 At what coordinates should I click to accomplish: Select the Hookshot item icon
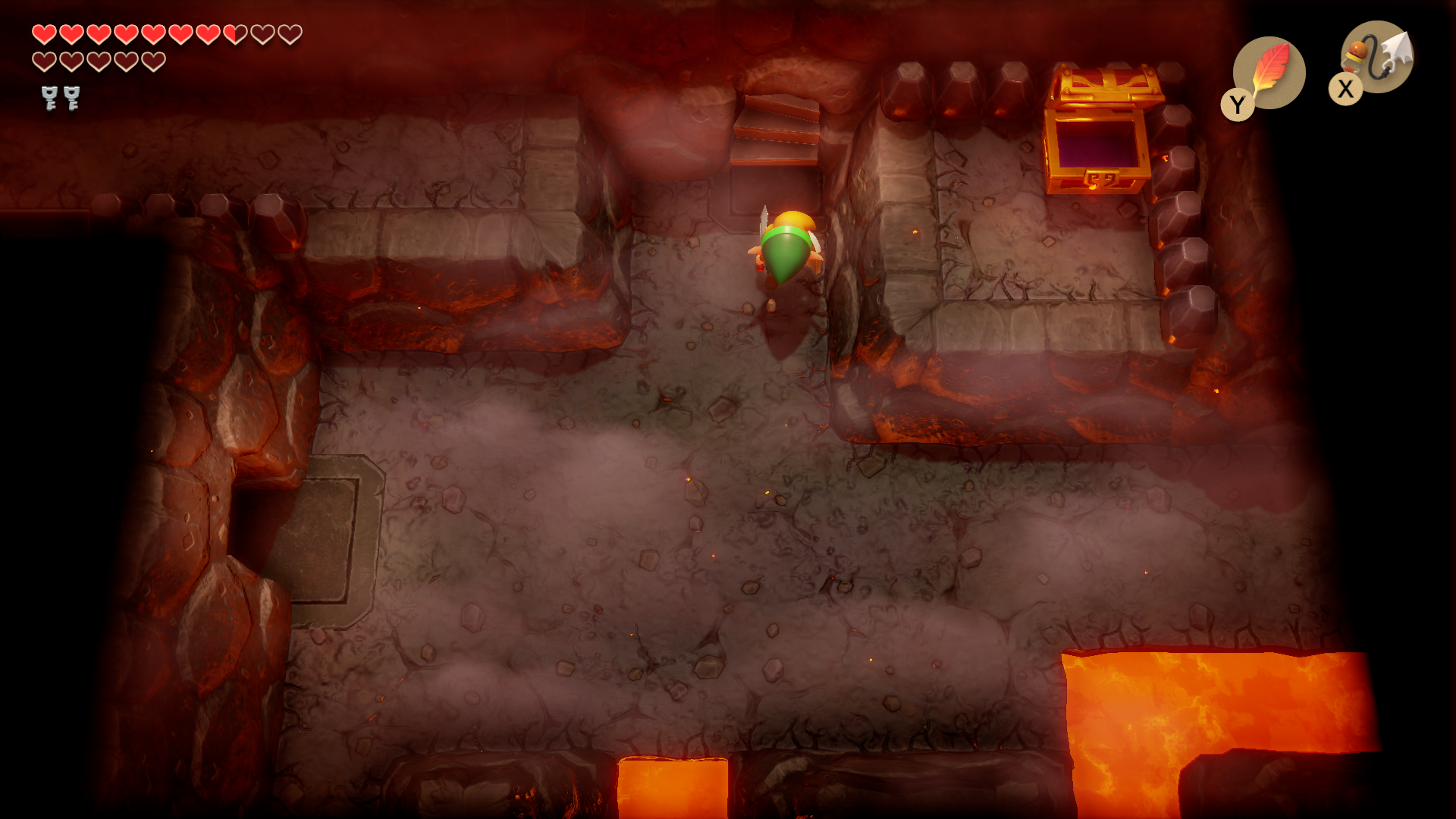pyautogui.click(x=1377, y=57)
